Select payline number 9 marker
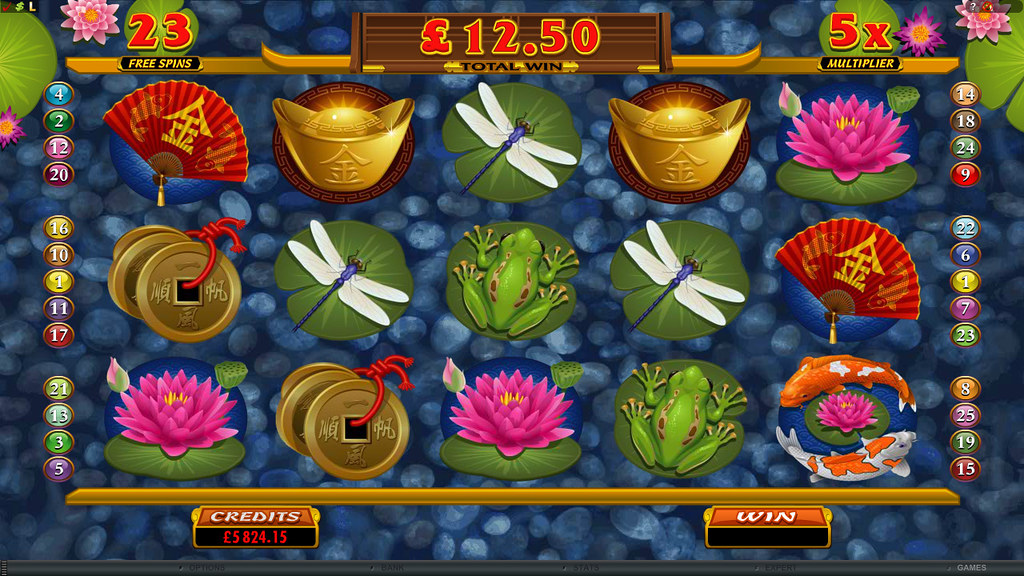The width and height of the screenshot is (1024, 576). point(965,175)
